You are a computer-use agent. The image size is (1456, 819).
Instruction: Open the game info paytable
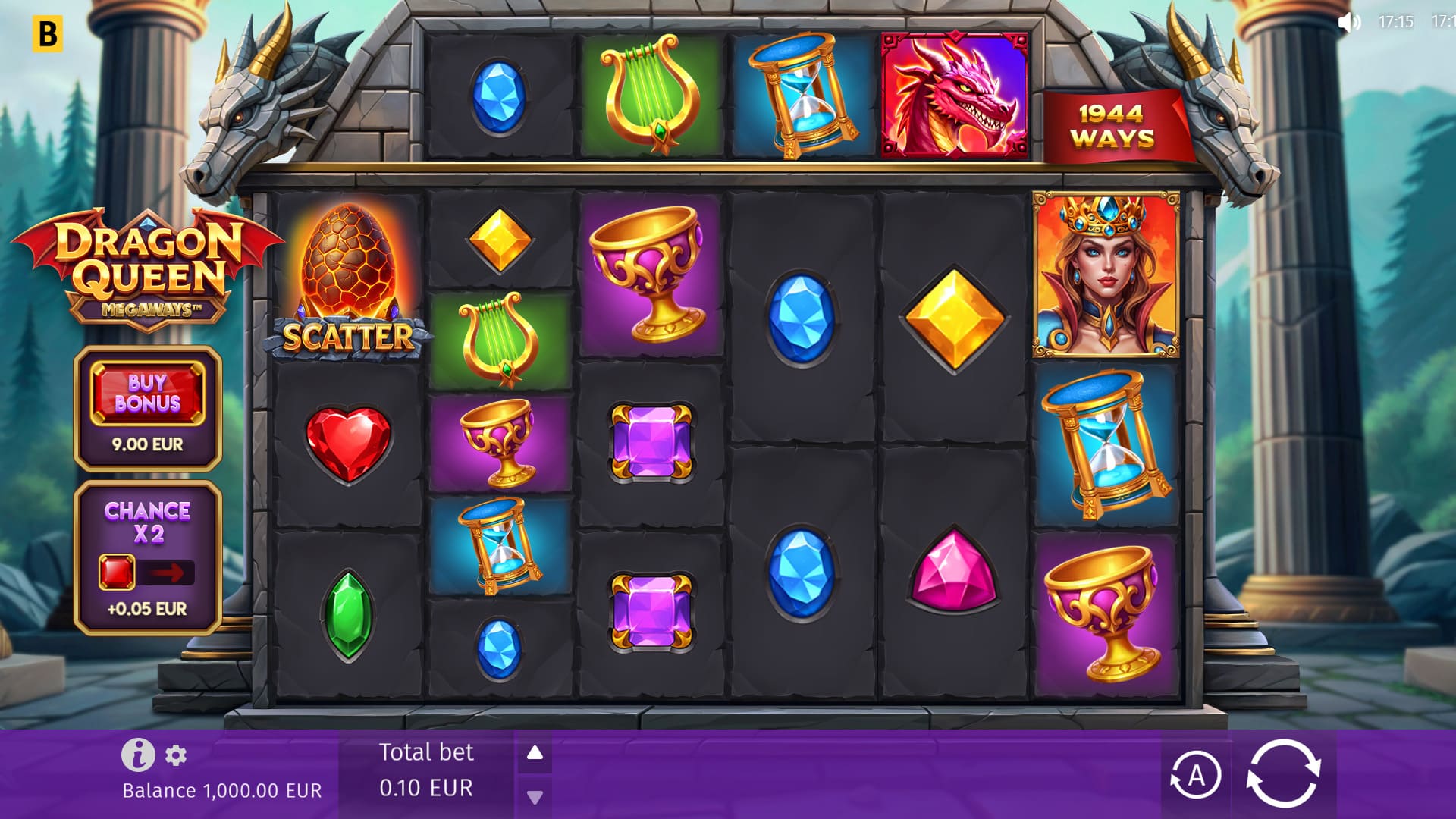point(138,755)
